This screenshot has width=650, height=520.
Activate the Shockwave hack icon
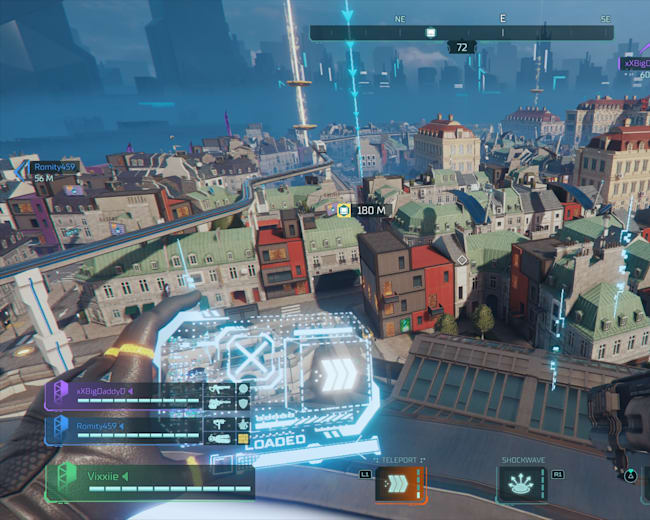pos(520,485)
